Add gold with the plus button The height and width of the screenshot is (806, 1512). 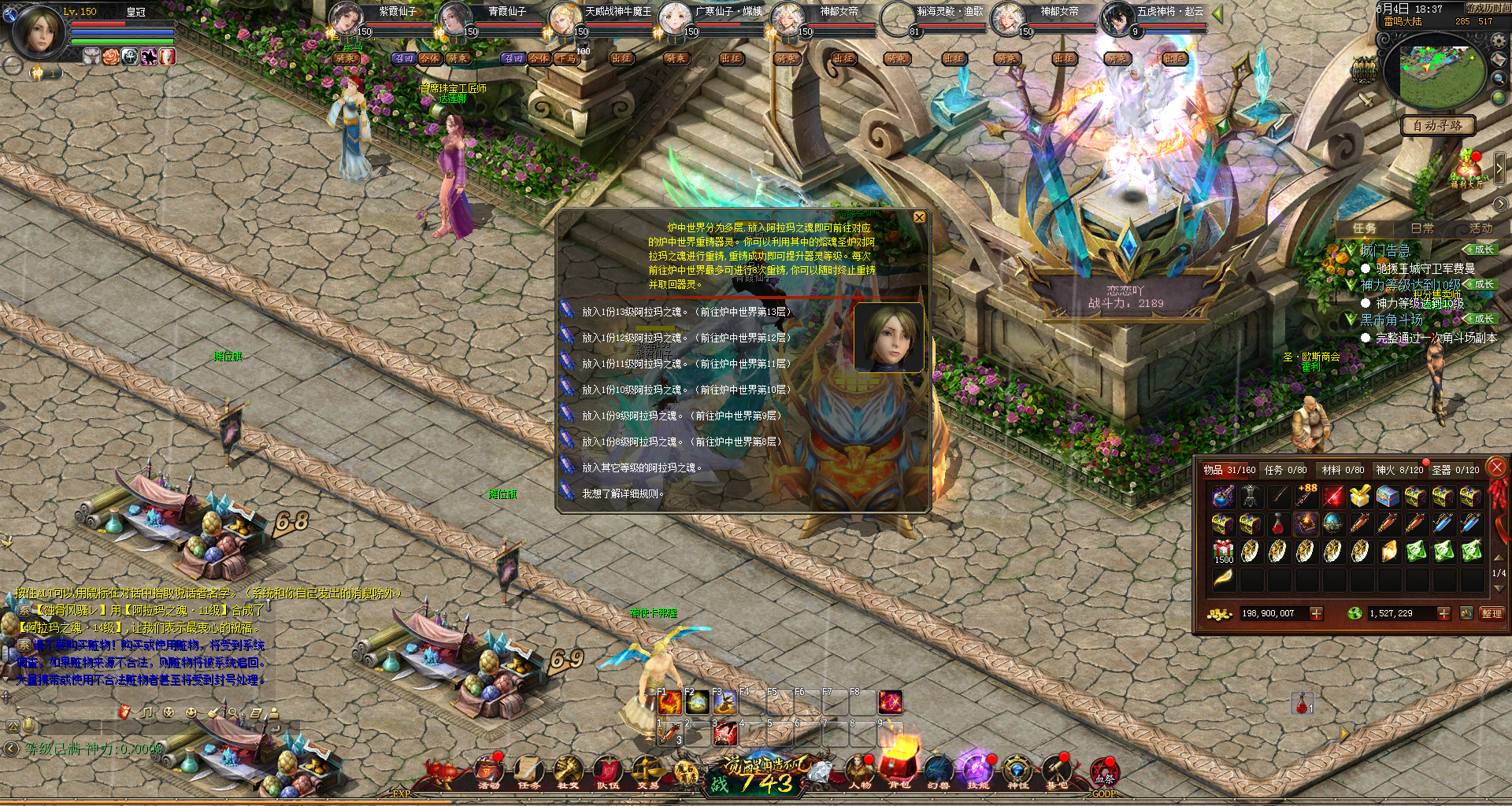1316,613
